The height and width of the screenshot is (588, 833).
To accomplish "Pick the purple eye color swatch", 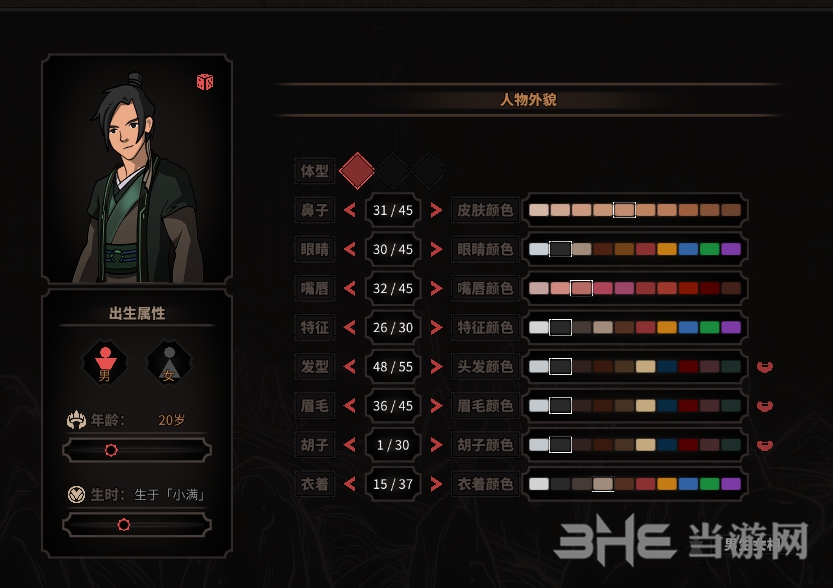I will pos(731,249).
